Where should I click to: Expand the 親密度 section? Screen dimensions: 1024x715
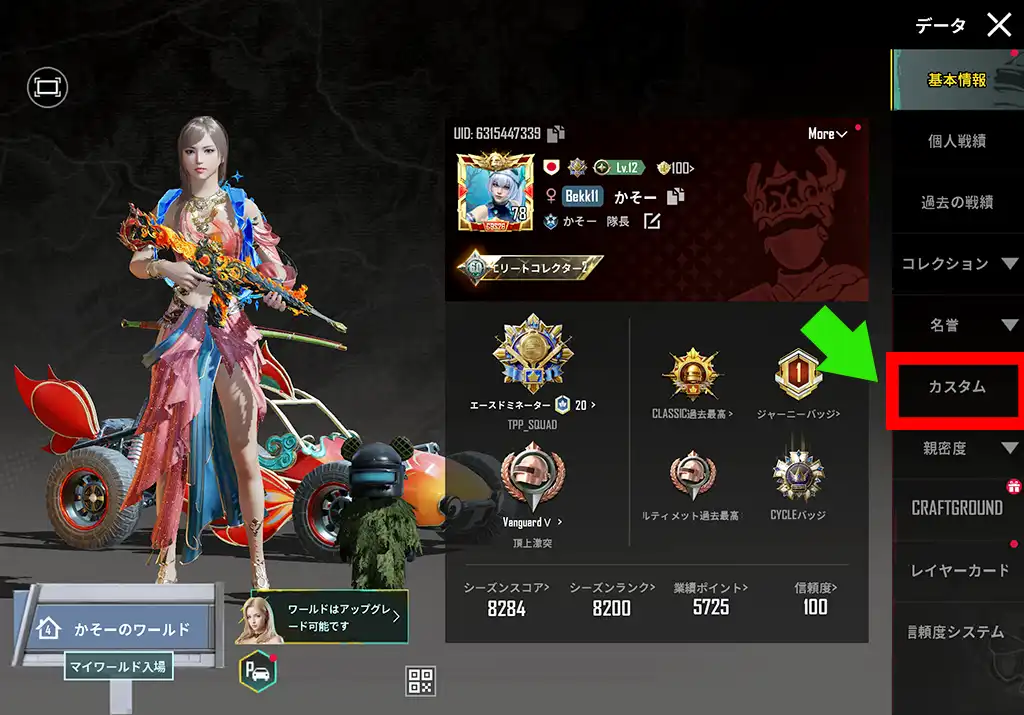click(958, 448)
